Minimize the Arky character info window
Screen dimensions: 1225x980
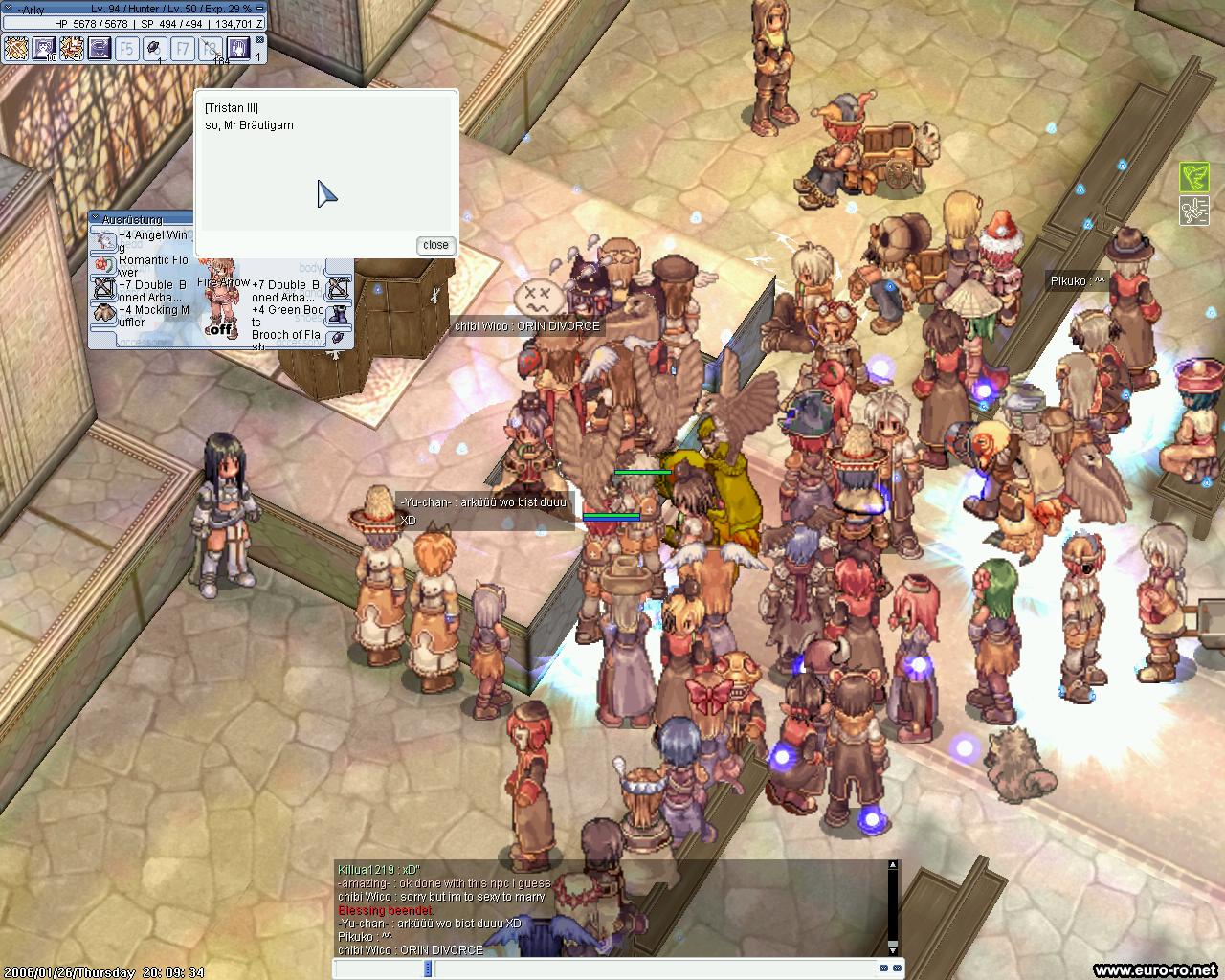click(258, 9)
